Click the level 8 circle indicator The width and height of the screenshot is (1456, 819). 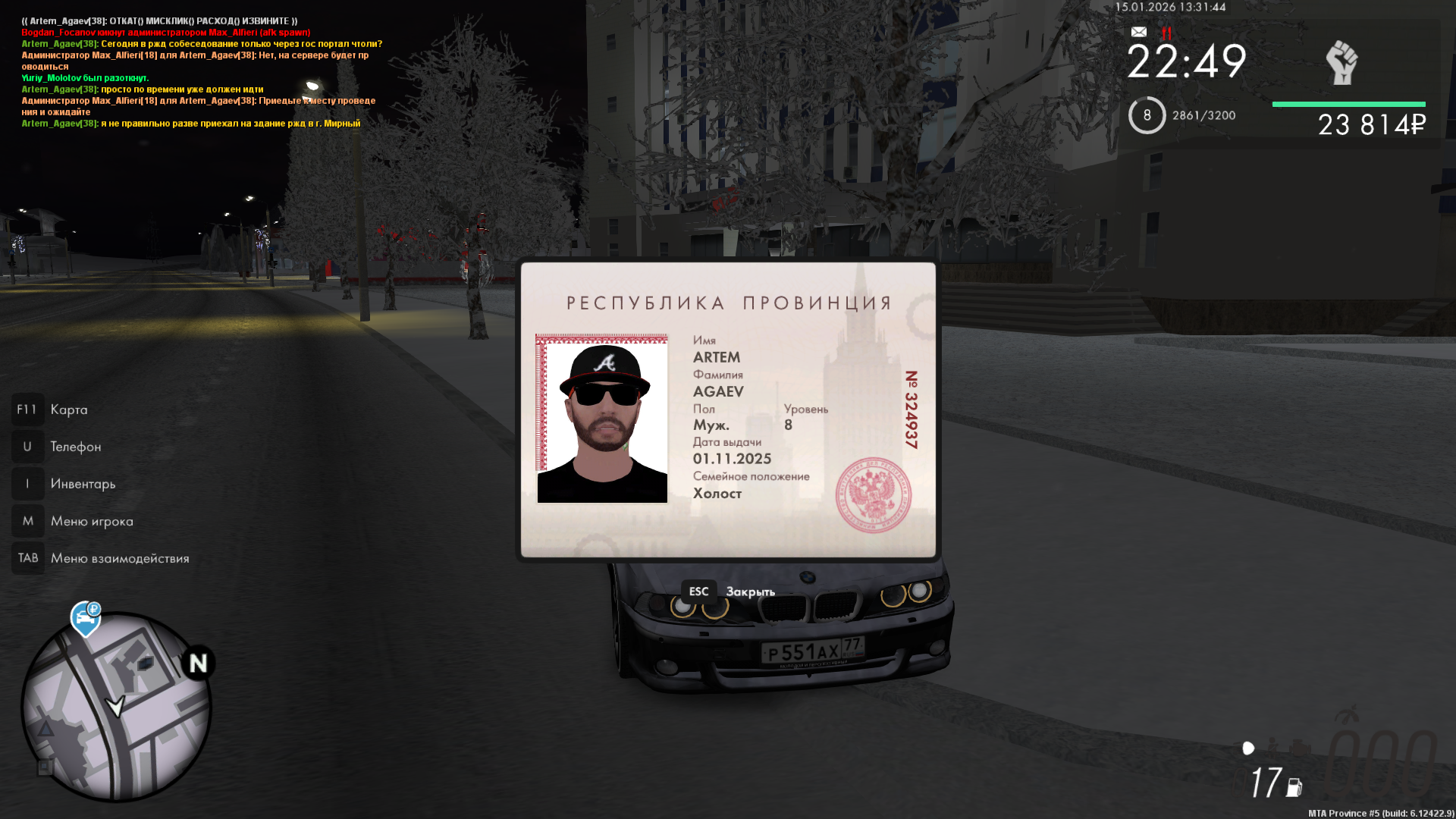[x=1147, y=115]
